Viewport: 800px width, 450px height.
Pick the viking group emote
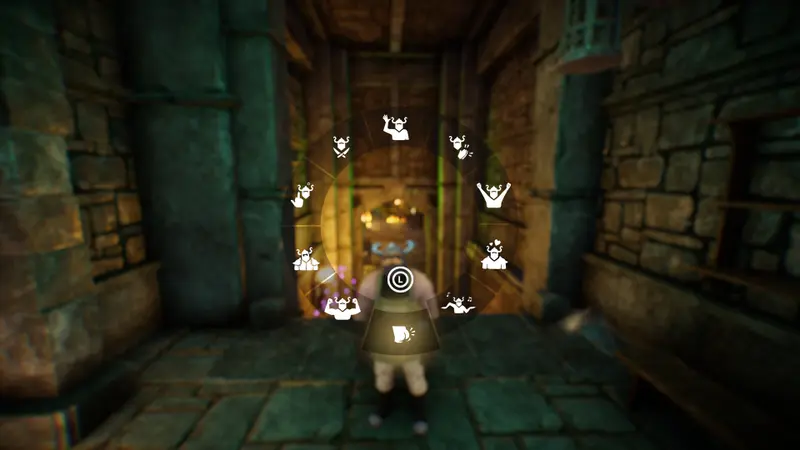[x=306, y=259]
